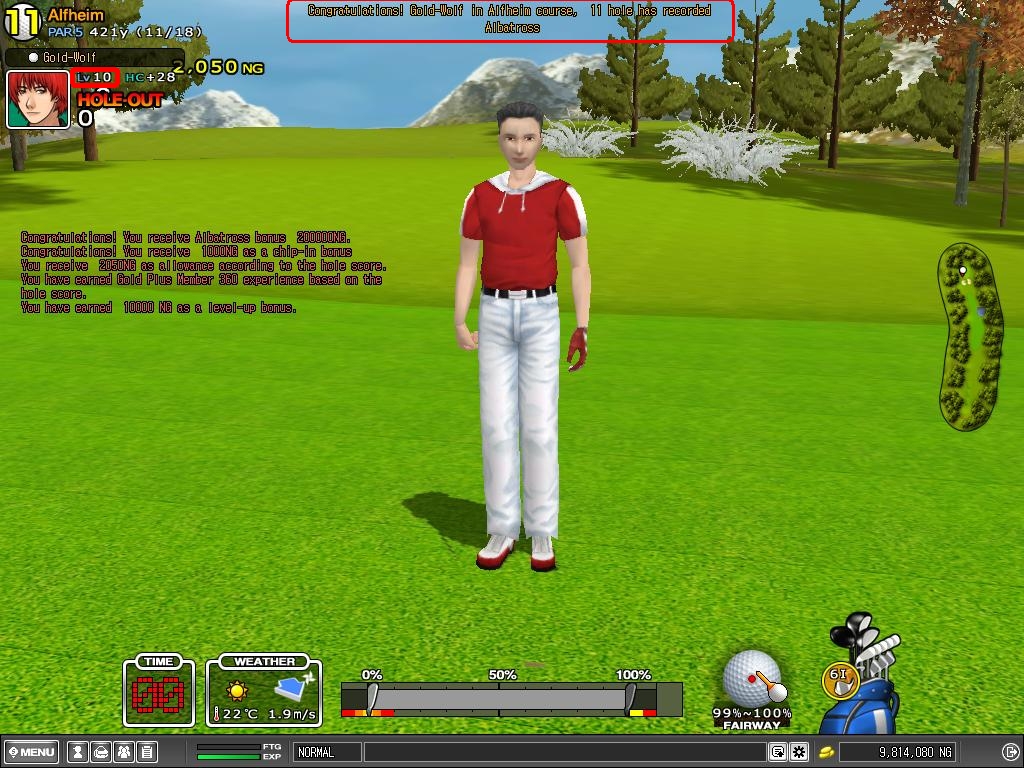Open the group of players icon
Viewport: 1024px width, 768px height.
[123, 752]
